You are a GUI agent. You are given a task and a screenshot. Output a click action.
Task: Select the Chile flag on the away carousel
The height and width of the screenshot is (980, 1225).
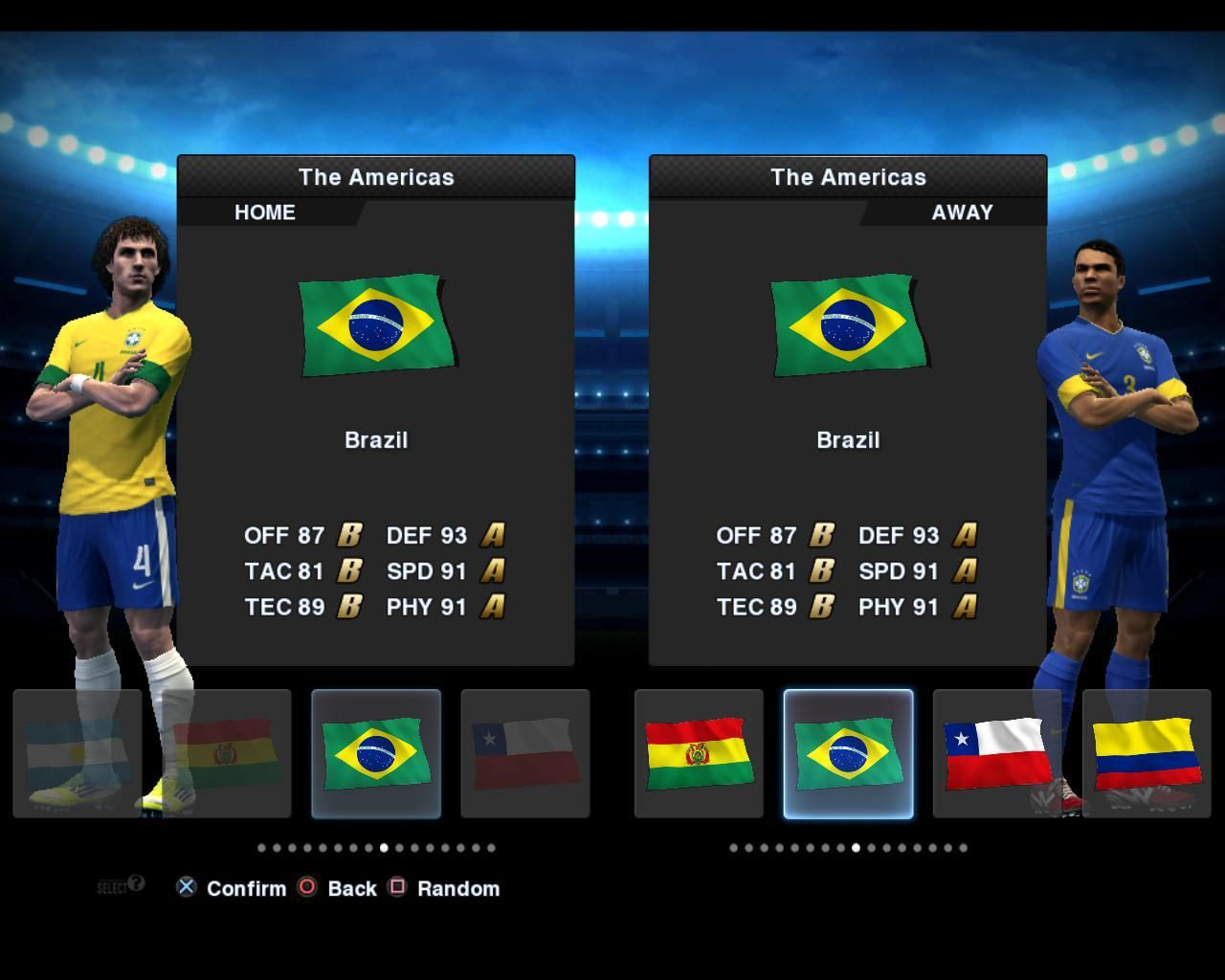pyautogui.click(x=998, y=751)
